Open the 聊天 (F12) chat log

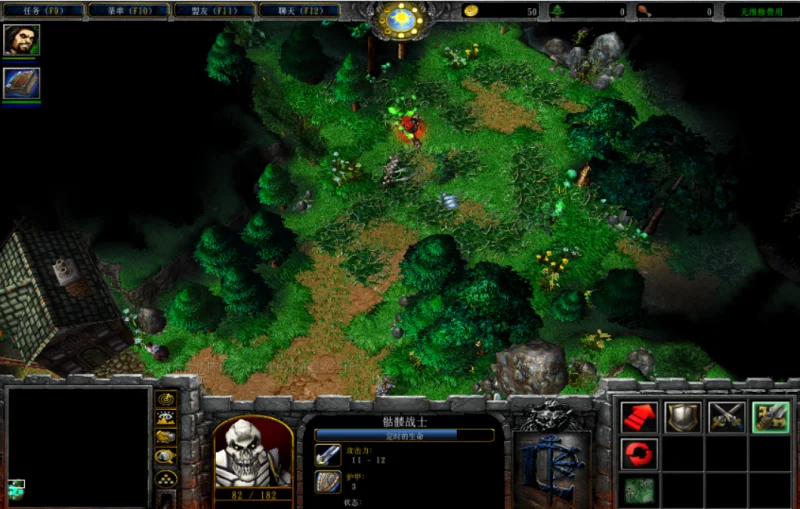[298, 10]
